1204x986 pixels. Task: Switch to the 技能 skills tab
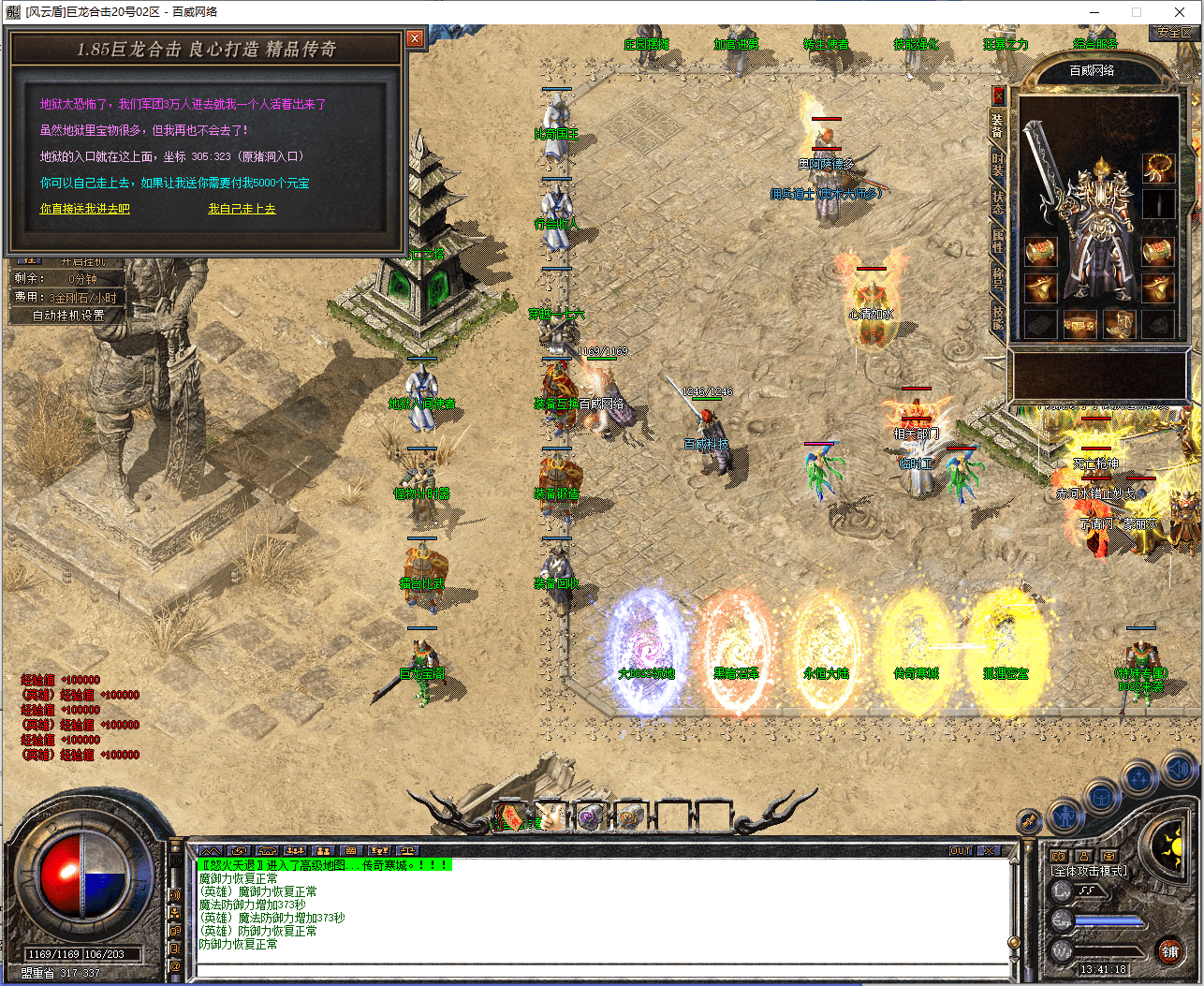pos(998,316)
